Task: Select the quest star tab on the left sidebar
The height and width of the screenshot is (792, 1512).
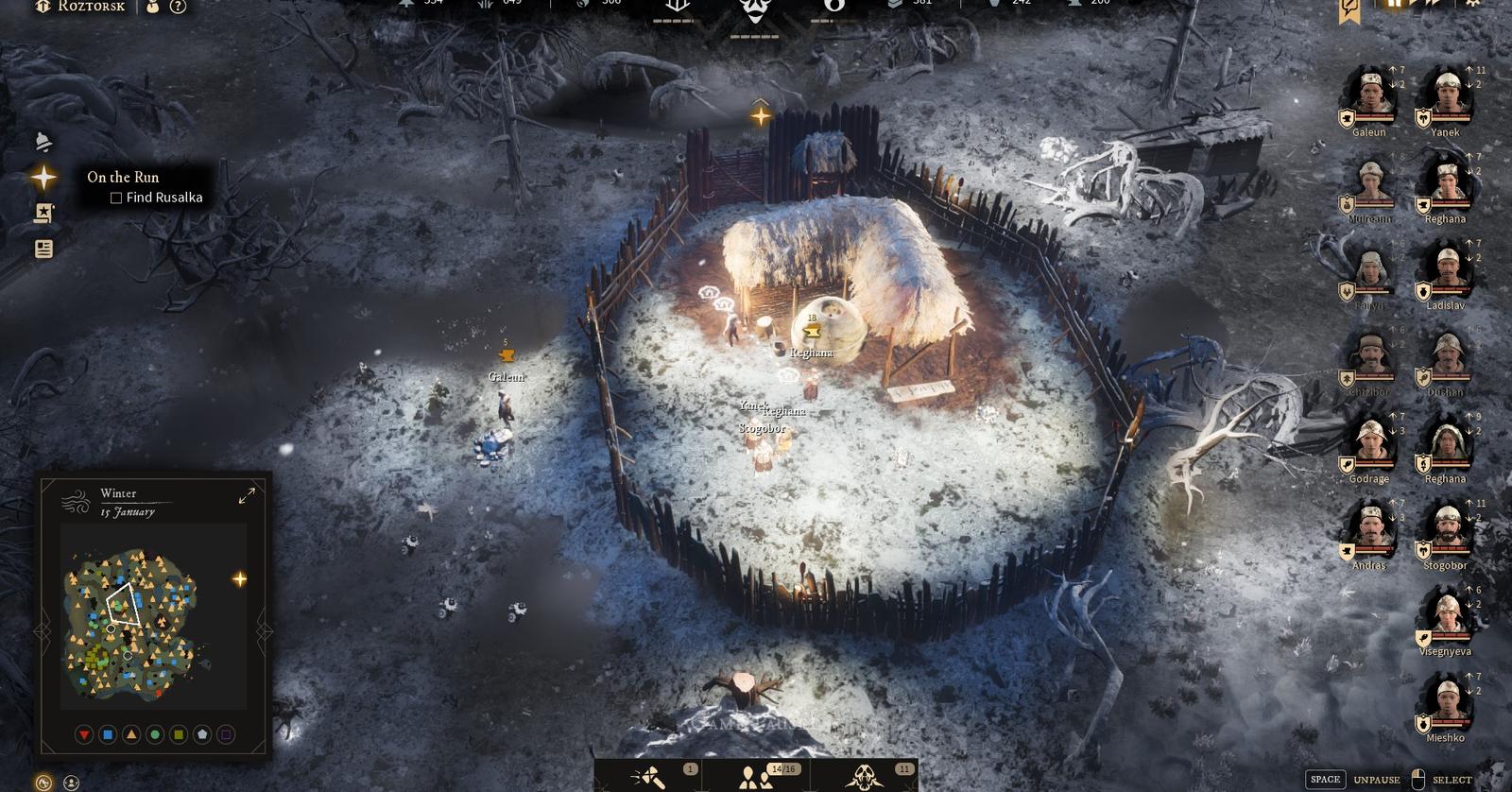Action: [x=44, y=176]
